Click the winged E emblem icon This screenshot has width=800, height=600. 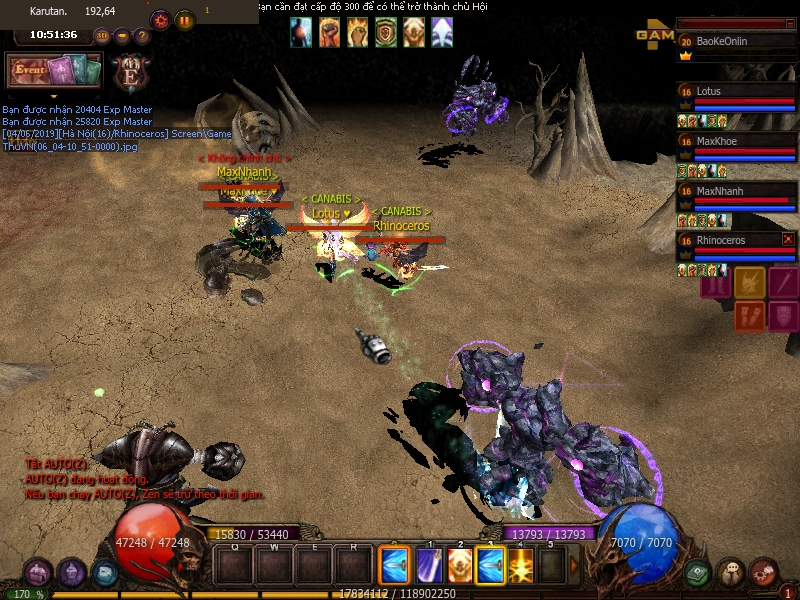pos(132,73)
